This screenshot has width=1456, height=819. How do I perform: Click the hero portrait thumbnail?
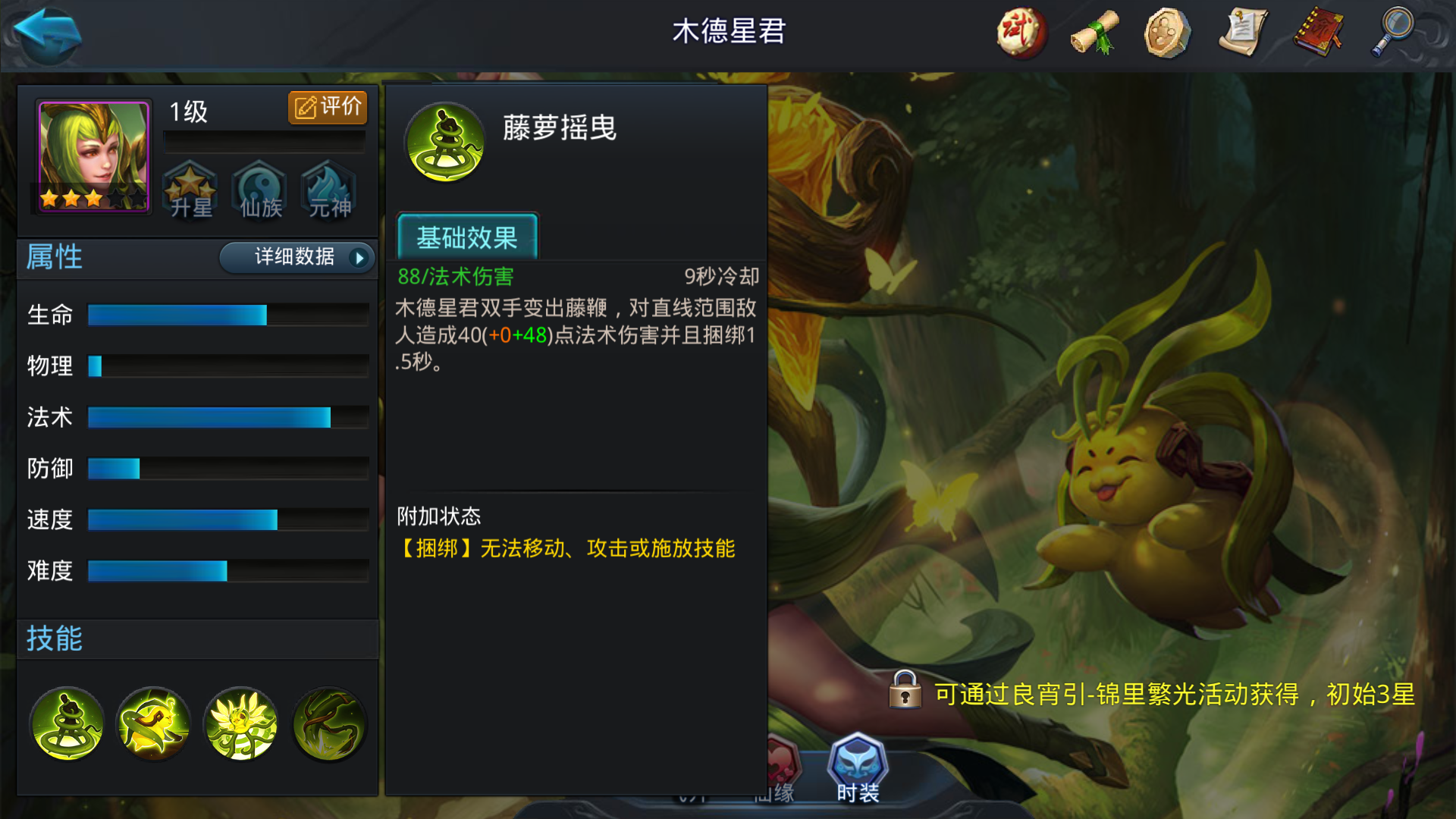pos(91,155)
